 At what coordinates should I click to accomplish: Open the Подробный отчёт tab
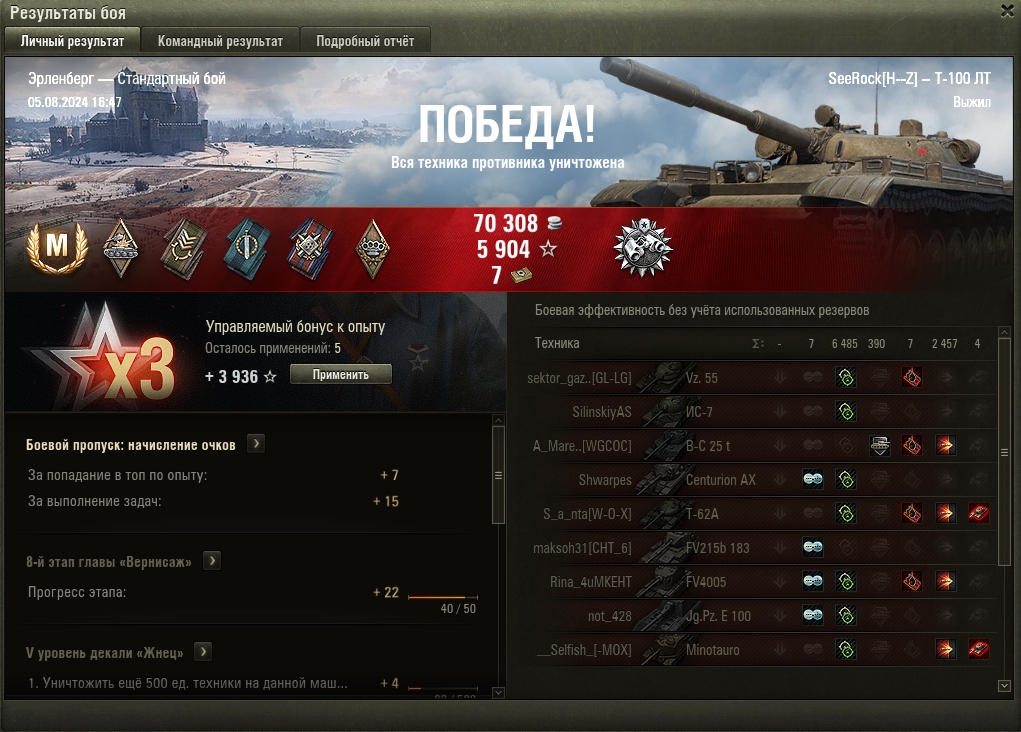365,41
